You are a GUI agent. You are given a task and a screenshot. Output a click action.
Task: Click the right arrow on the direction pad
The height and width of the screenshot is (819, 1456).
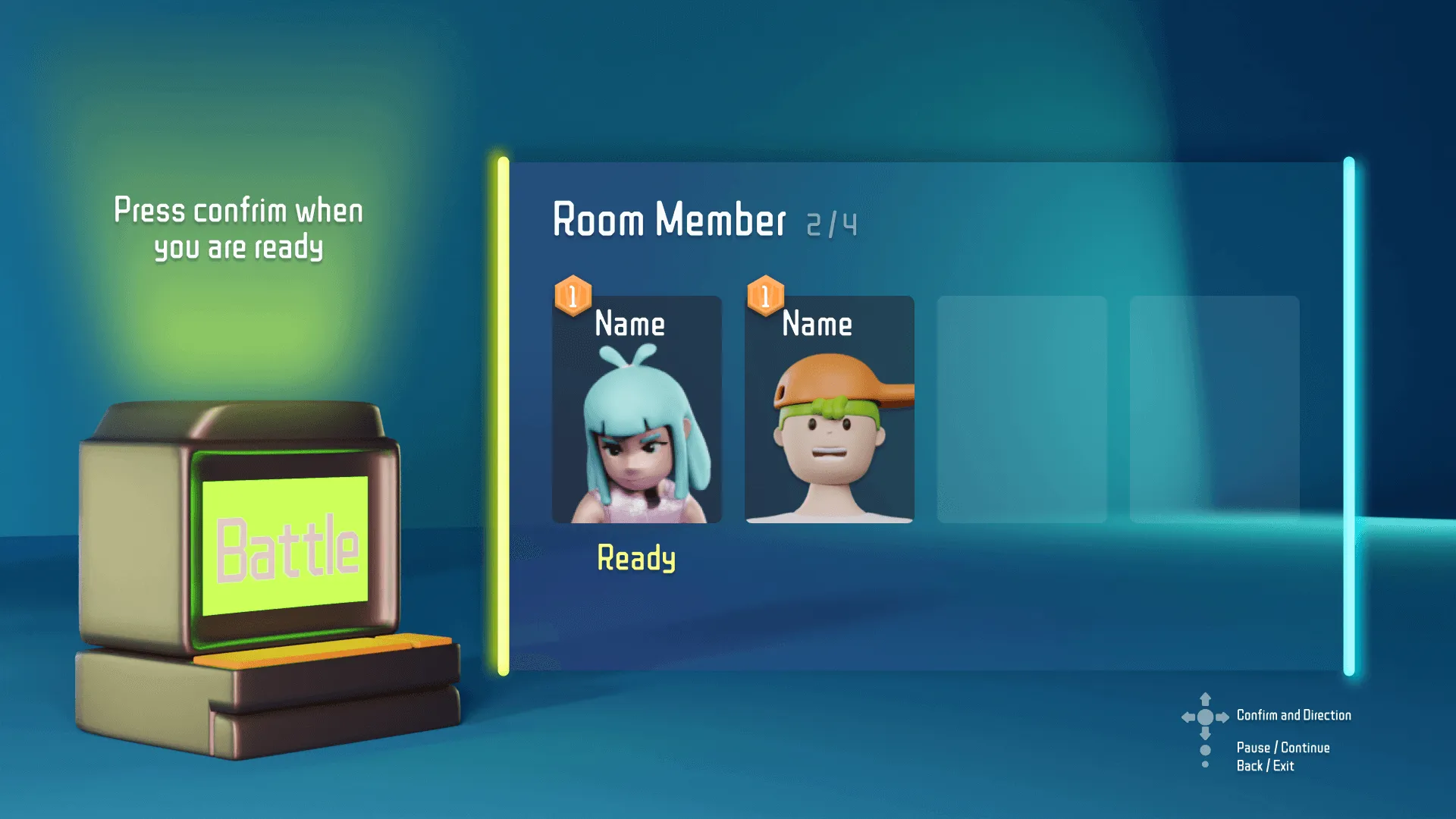(1222, 717)
